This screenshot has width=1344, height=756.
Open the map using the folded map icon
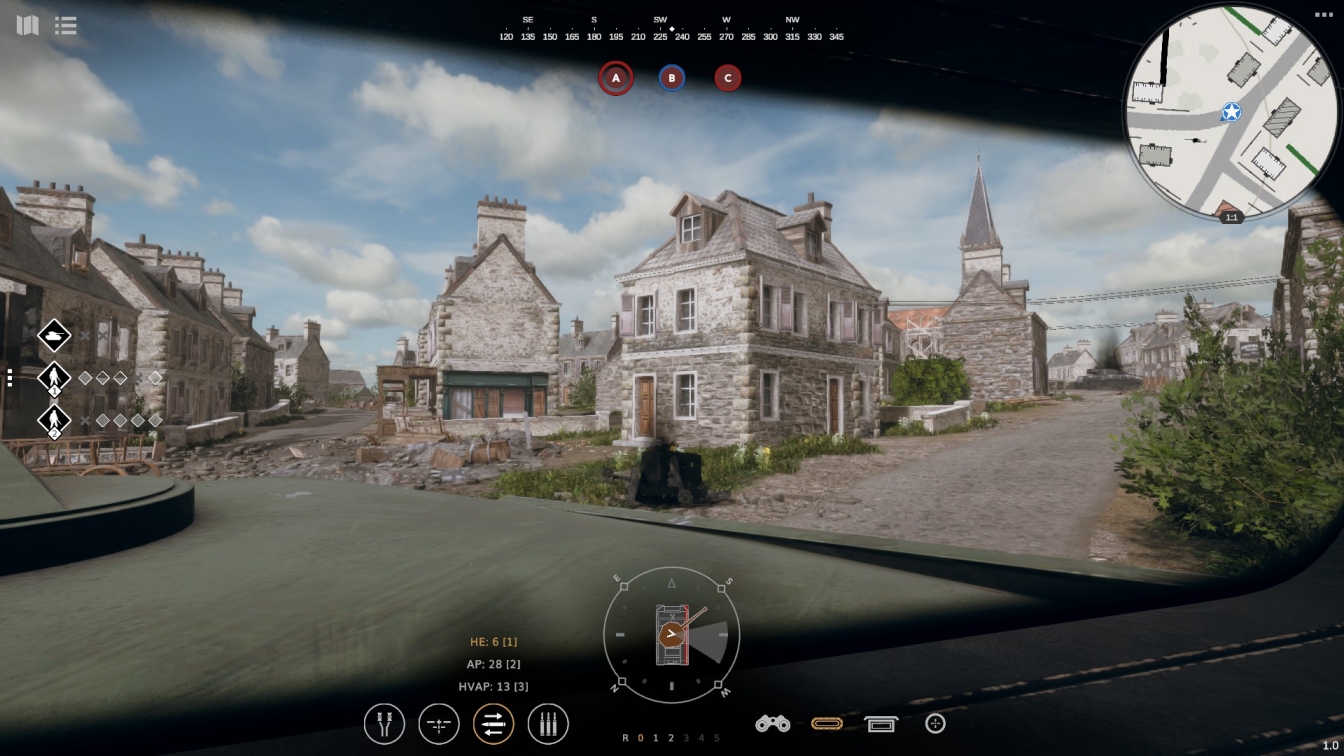click(x=28, y=25)
